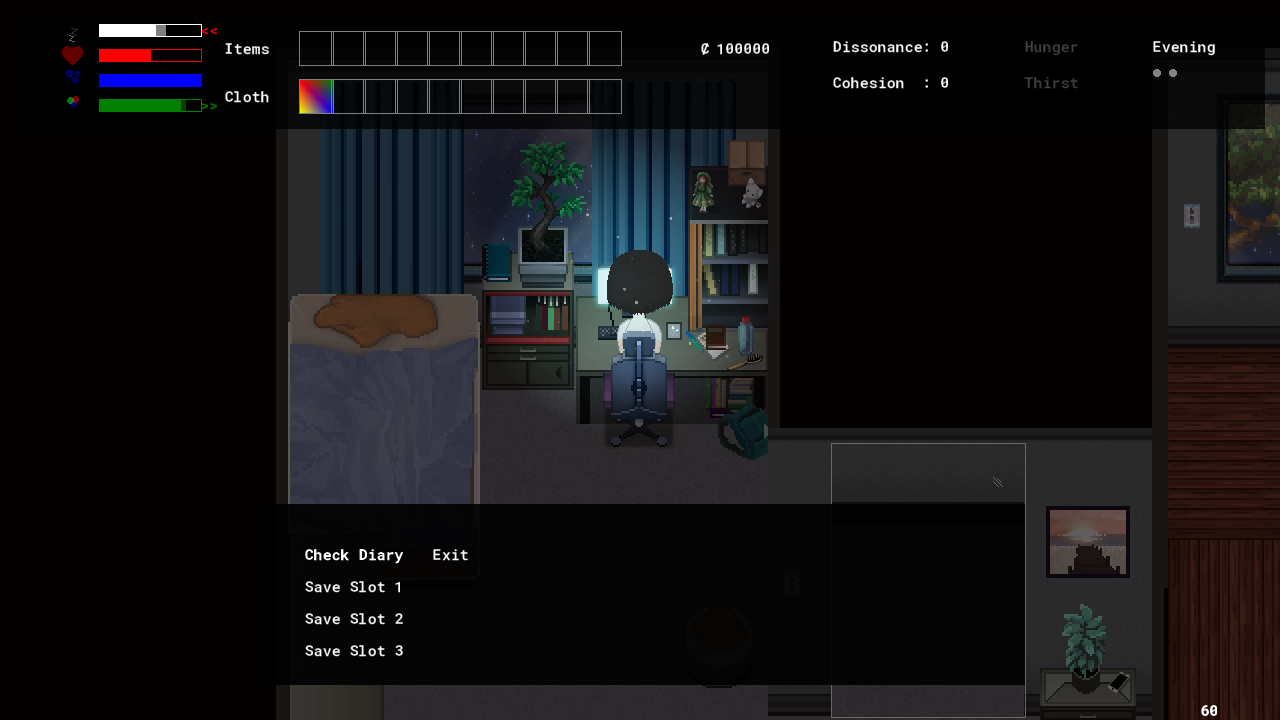Click the green >> arrows beside the cloth bar
Image resolution: width=1280 pixels, height=720 pixels.
209,103
